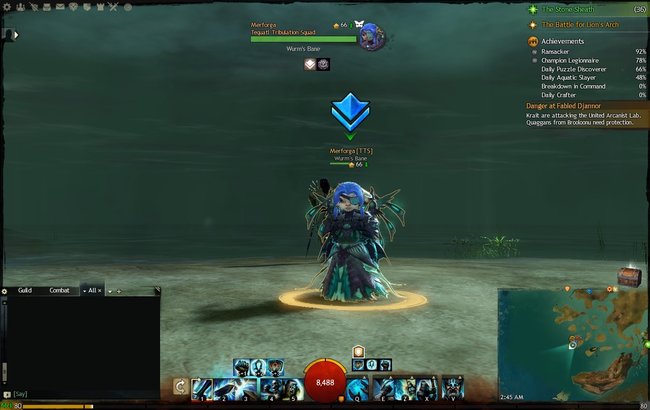650x410 pixels.
Task: Activate the healing skill slot Q
Action: [357, 387]
